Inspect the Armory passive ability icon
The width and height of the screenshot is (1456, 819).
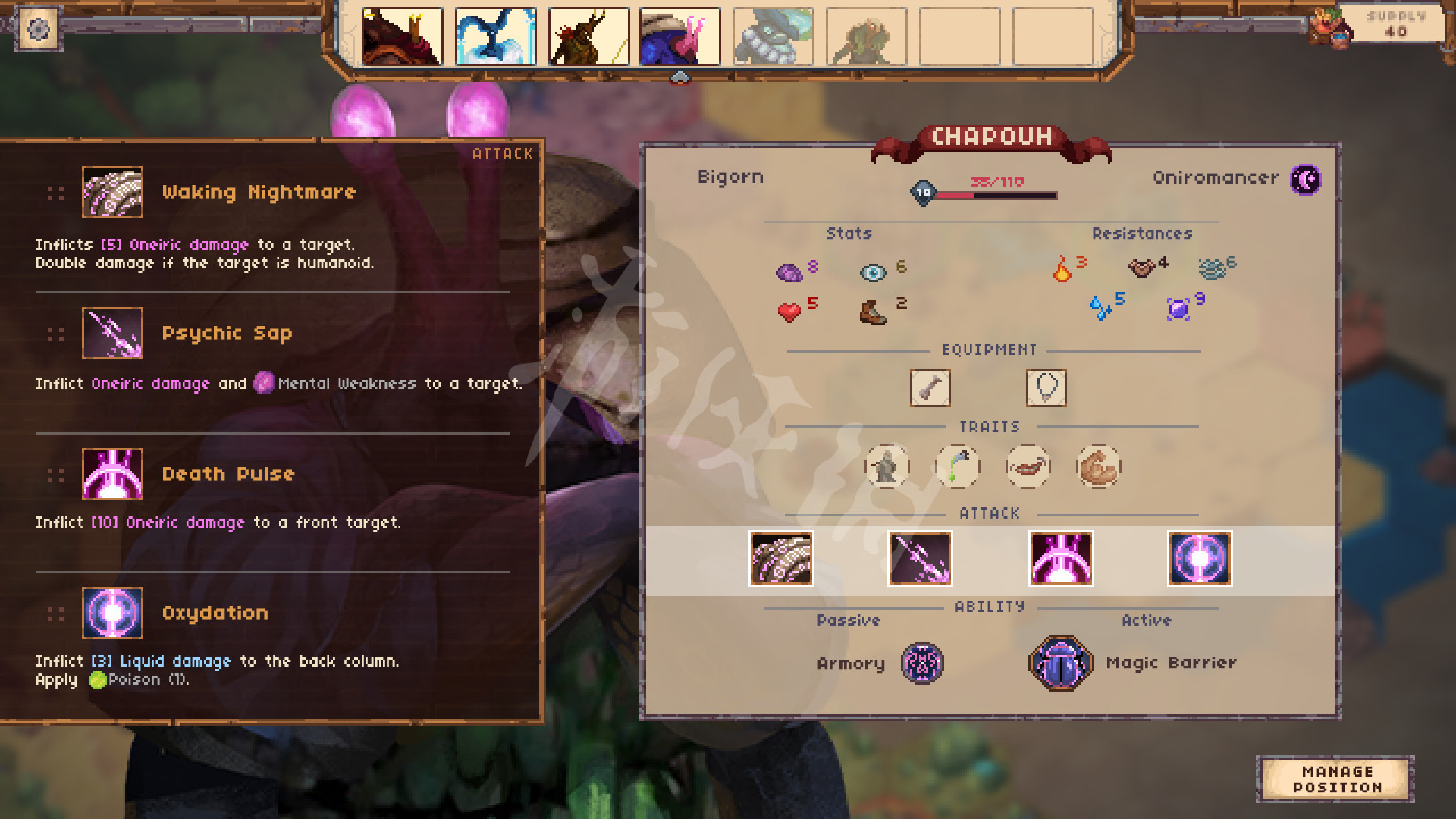922,664
